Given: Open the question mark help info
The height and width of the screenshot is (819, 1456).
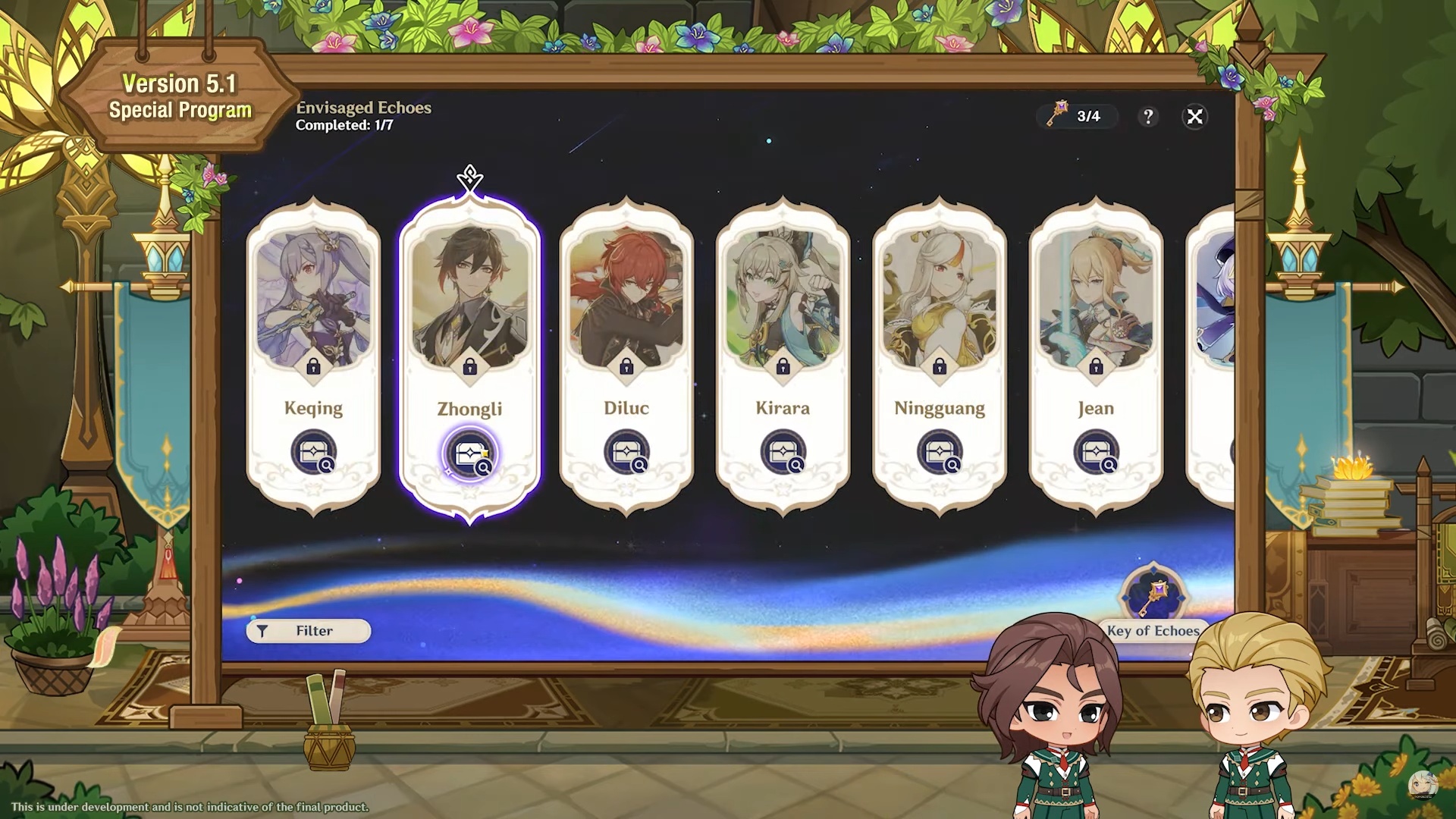Looking at the screenshot, I should [1148, 116].
